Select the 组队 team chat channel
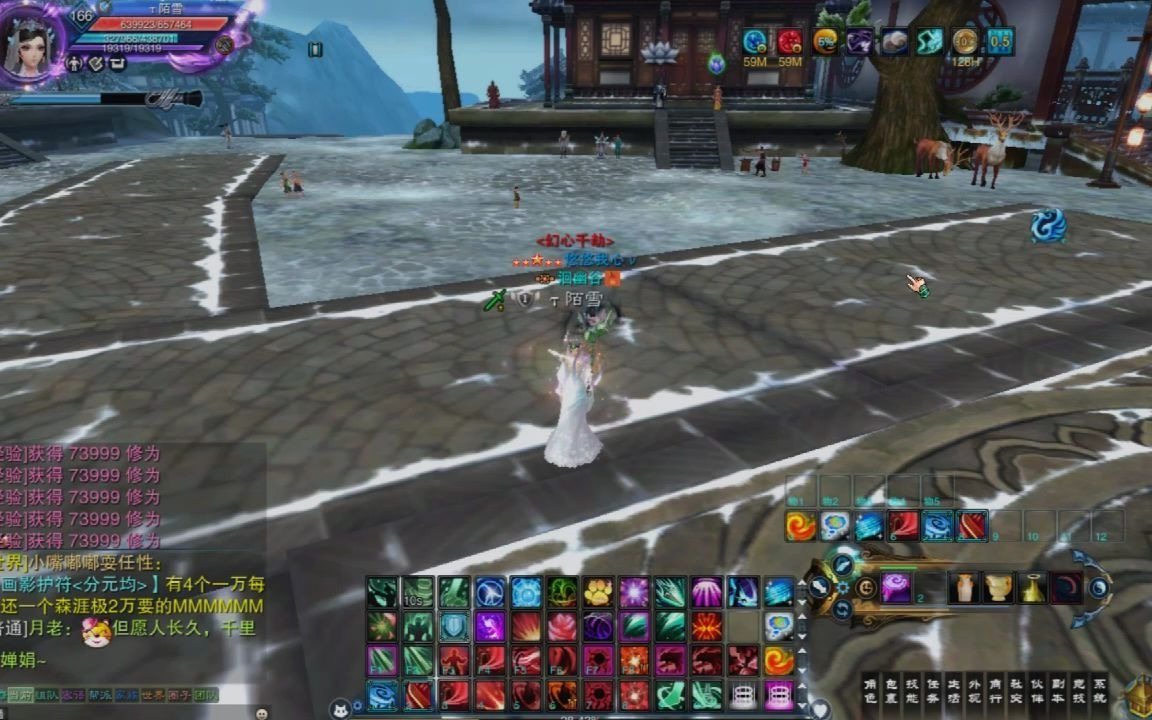 (47, 694)
